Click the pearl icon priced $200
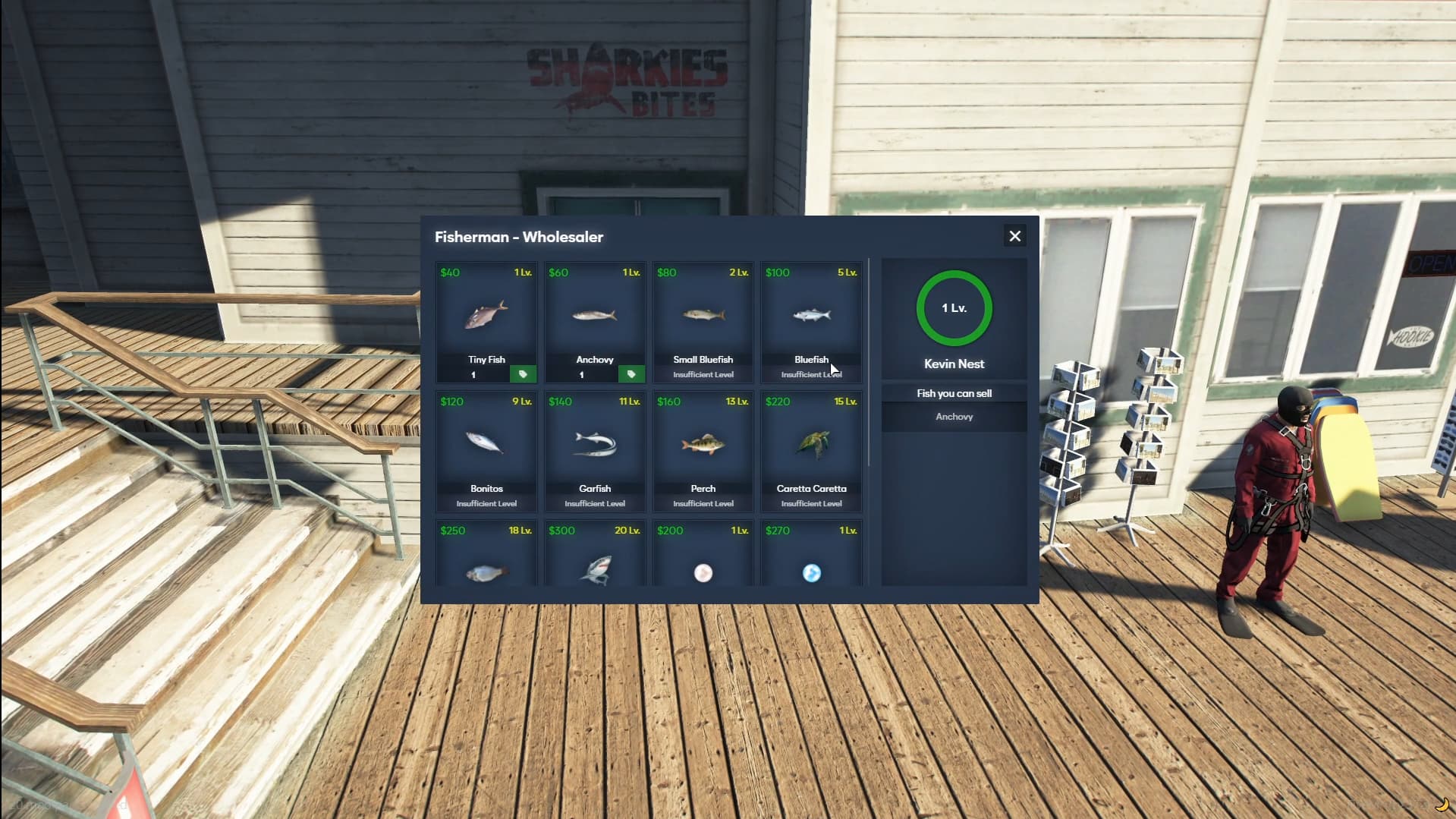This screenshot has height=819, width=1456. pos(703,573)
